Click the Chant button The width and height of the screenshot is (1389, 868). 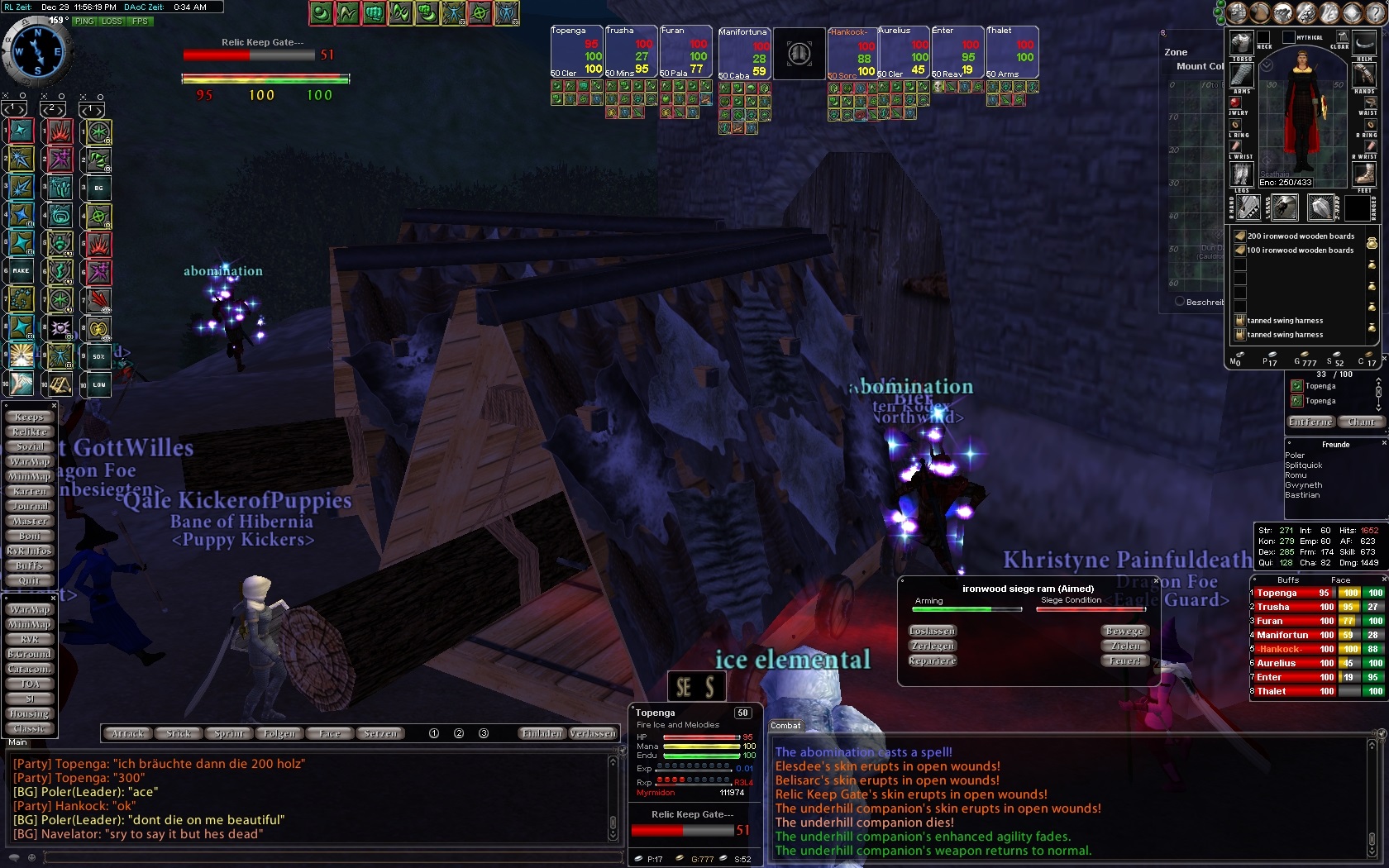pyautogui.click(x=1361, y=422)
